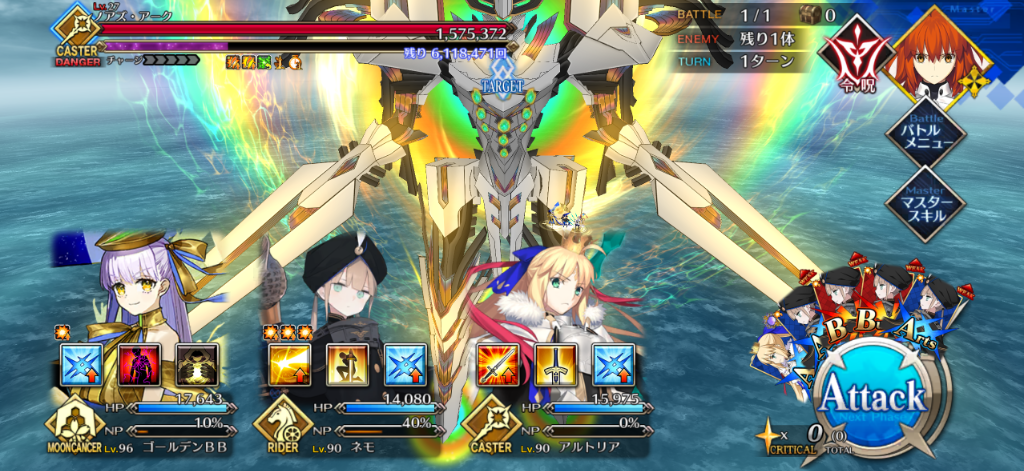Viewport: 1024px width, 471px height.
Task: Activate Nemo's yellow light beam skill
Action: (289, 365)
